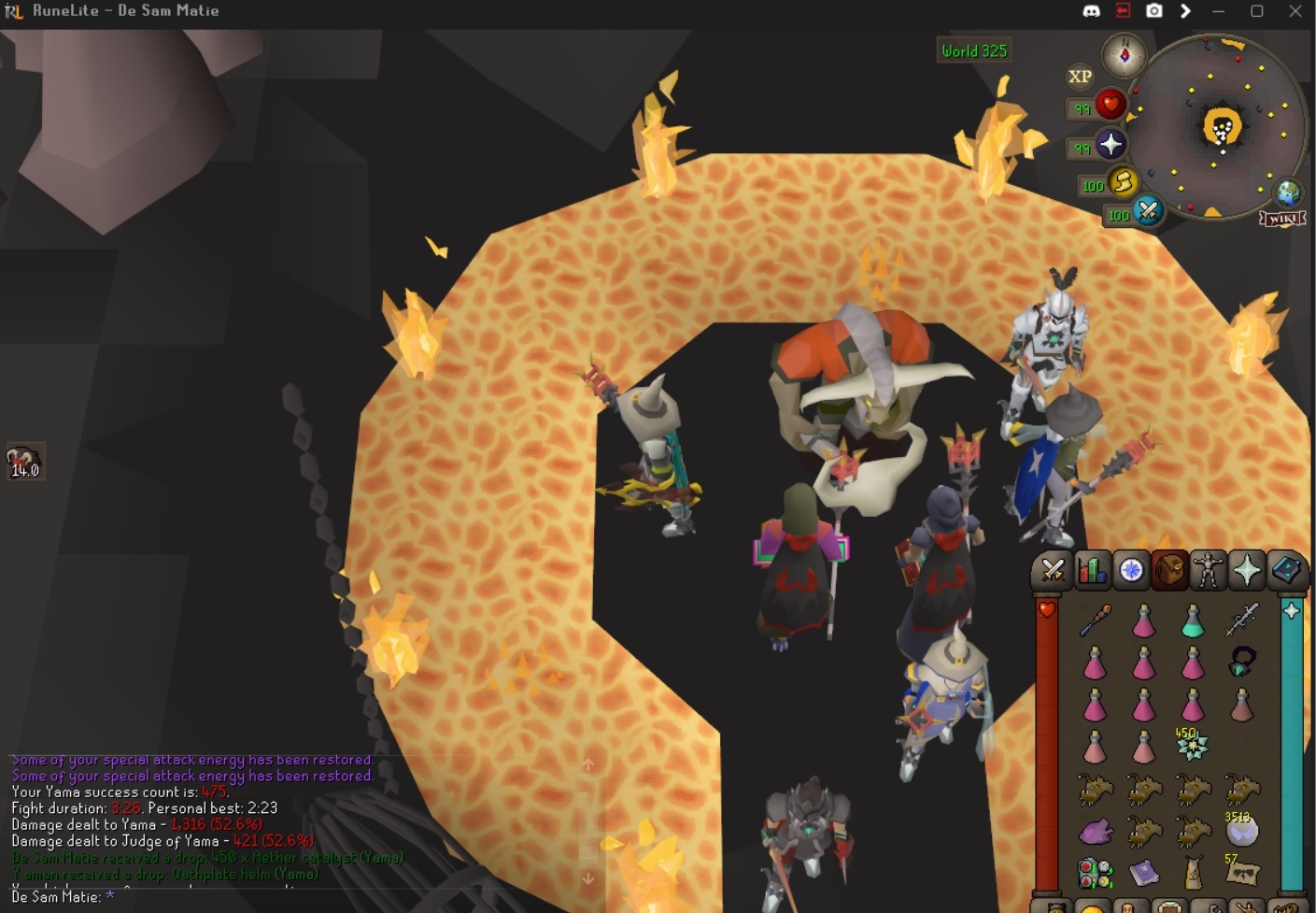Toggle the XP drops button
This screenshot has width=1316, height=913.
[x=1080, y=77]
